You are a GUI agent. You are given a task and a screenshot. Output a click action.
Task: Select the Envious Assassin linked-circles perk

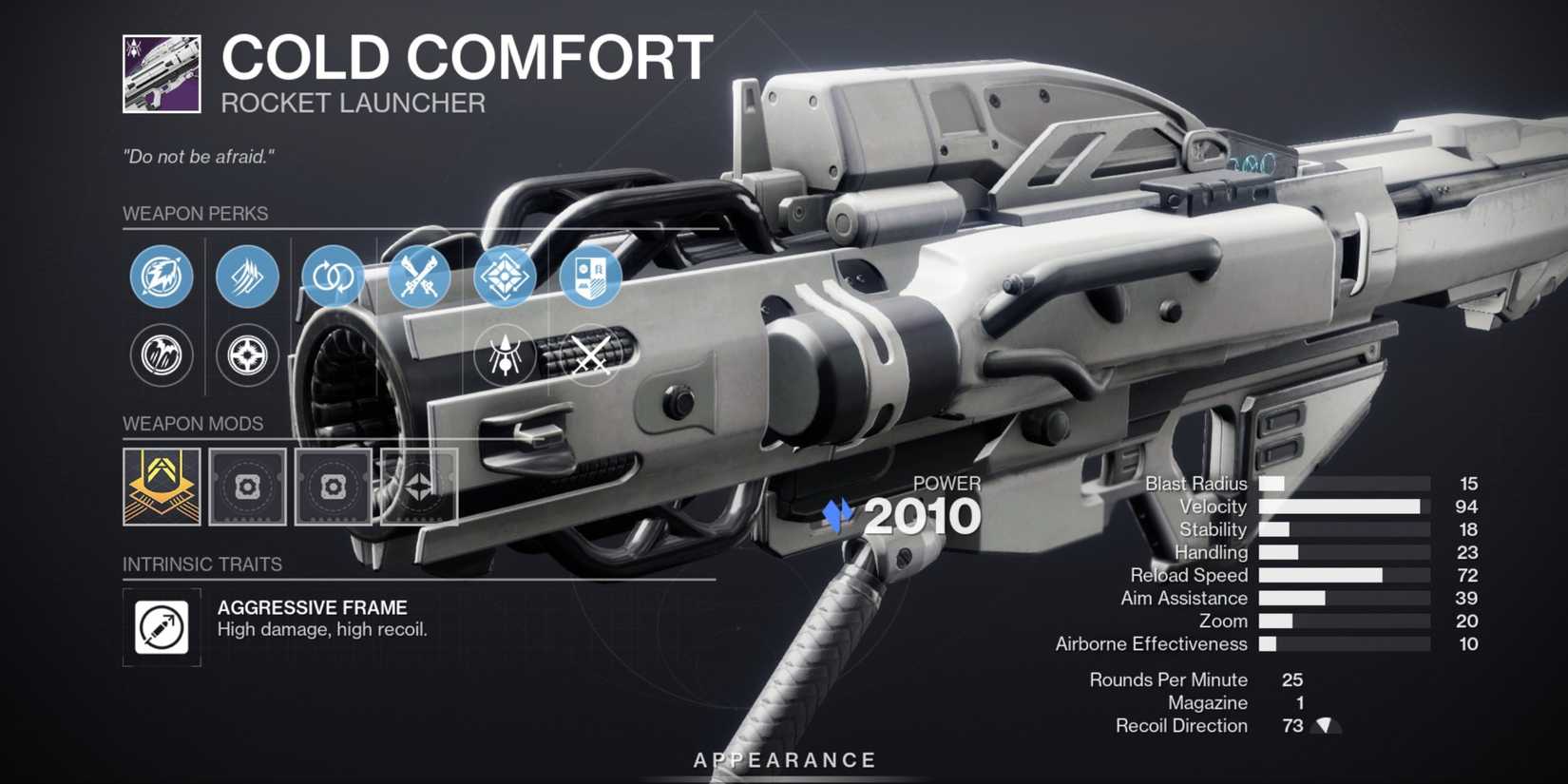332,277
